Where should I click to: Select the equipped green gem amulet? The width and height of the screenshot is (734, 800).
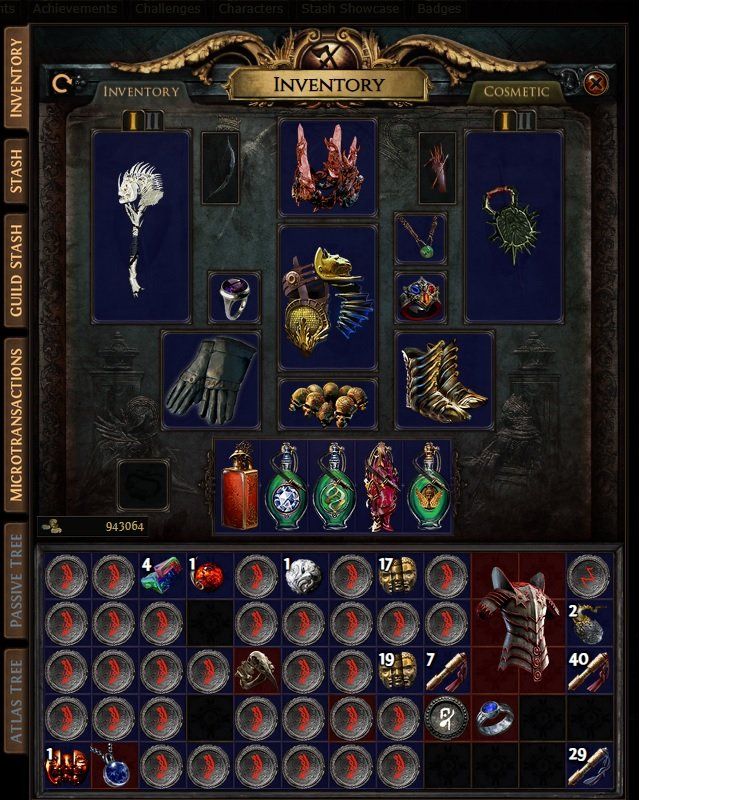(421, 238)
